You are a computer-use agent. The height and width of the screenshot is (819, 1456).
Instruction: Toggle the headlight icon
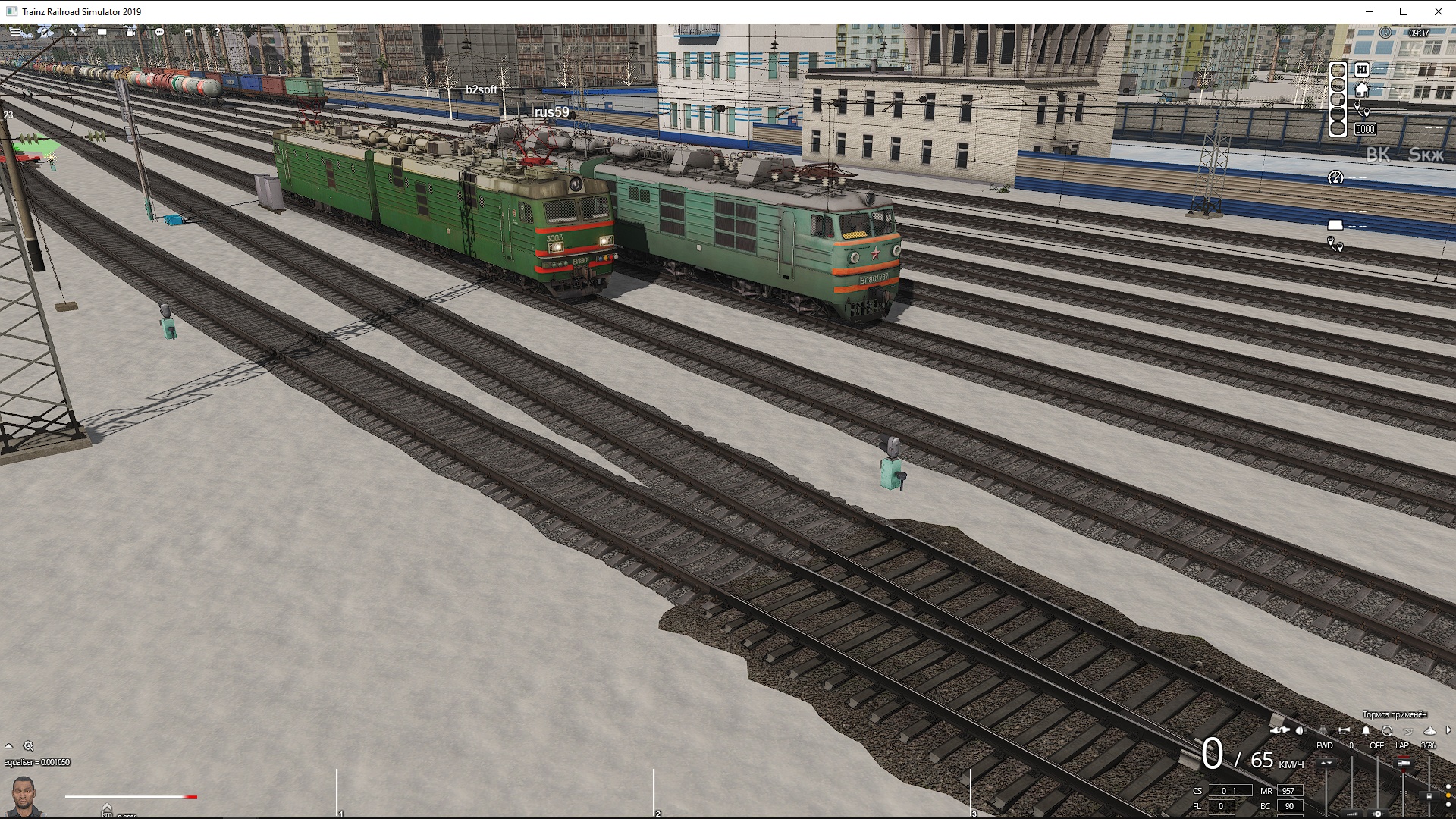(x=1300, y=730)
